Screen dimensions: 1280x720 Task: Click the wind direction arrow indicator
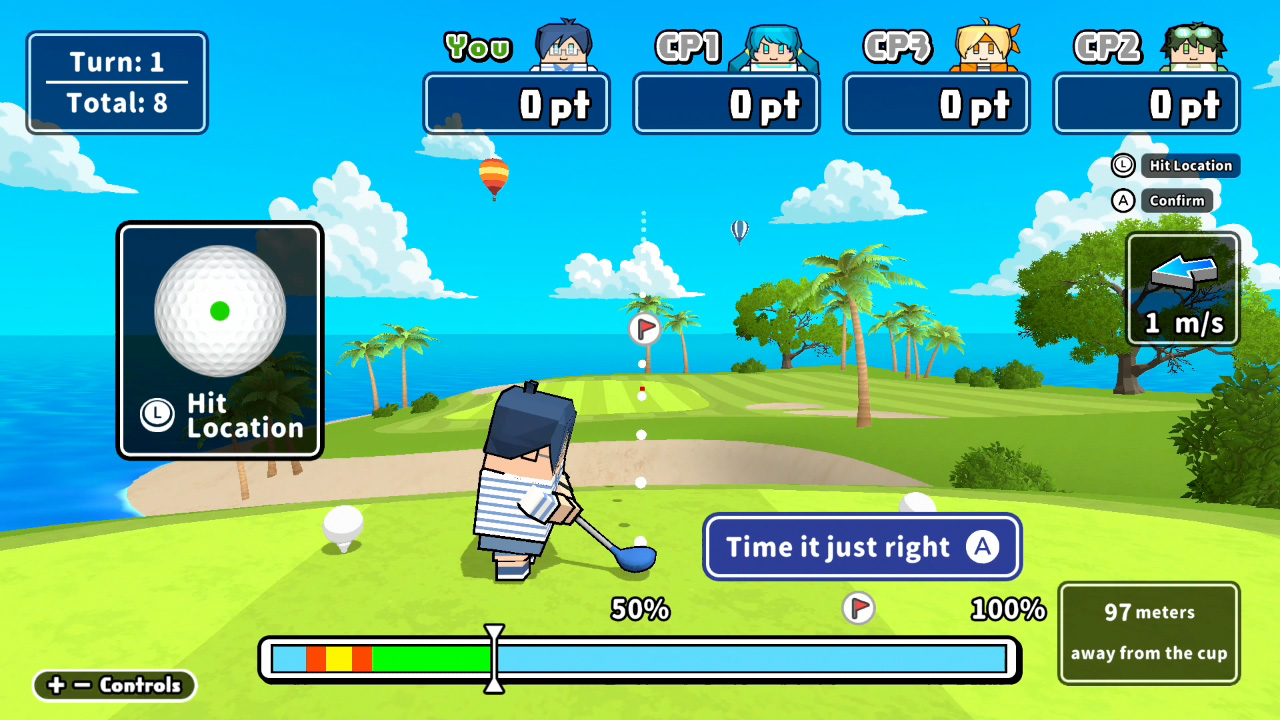1182,270
